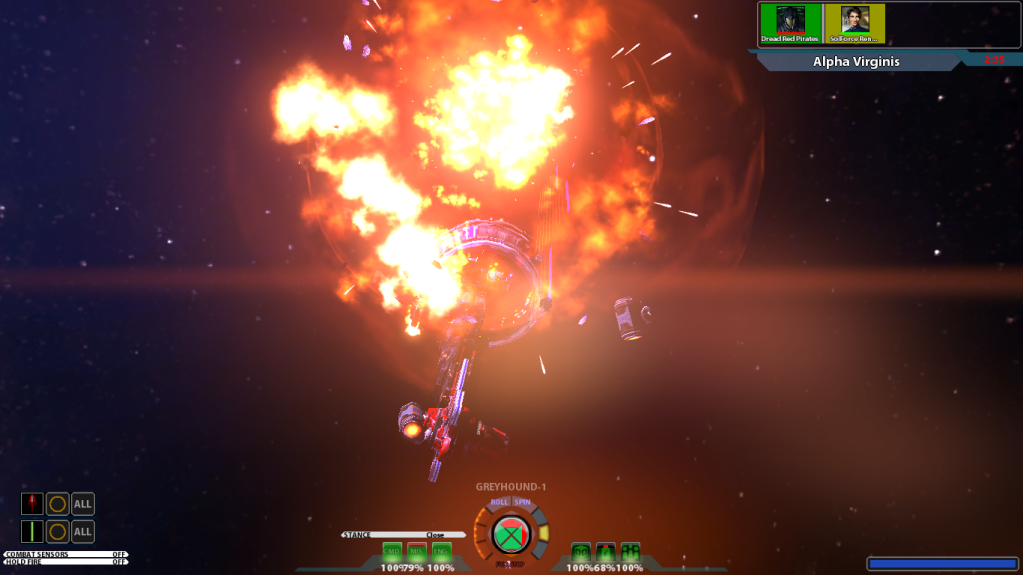Click the red missile weapon group icon
This screenshot has width=1023, height=575.
(x=32, y=504)
